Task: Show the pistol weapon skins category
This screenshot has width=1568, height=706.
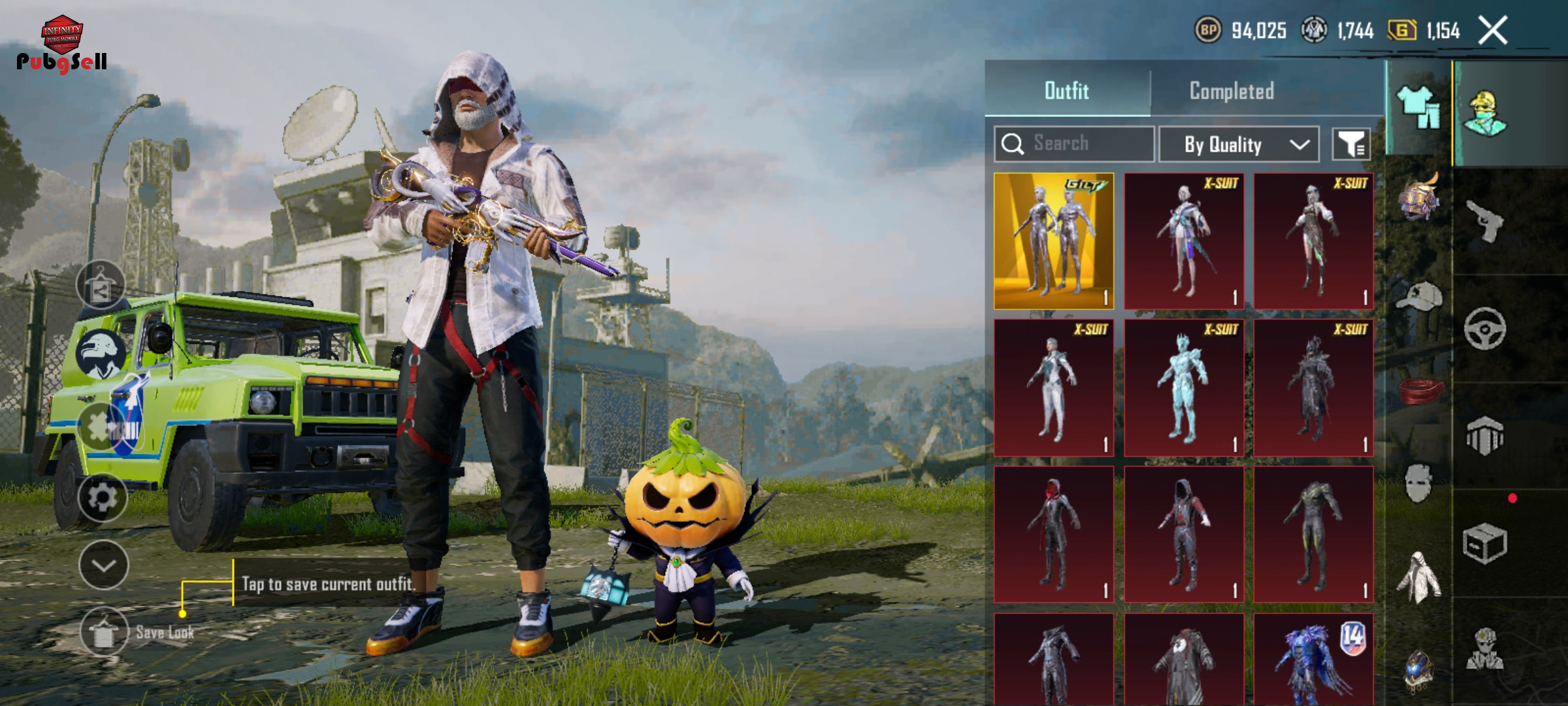Action: 1484,221
